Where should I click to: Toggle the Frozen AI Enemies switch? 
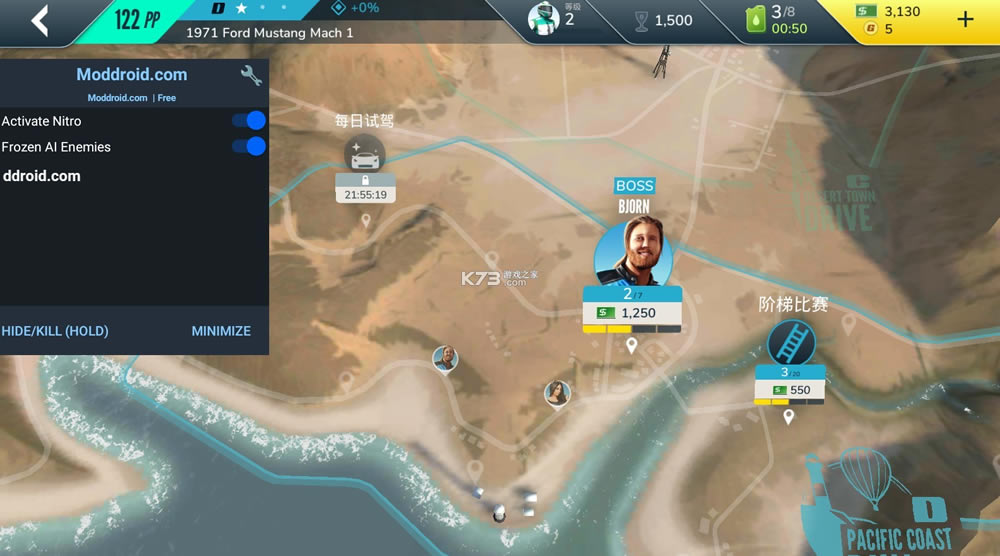(248, 147)
